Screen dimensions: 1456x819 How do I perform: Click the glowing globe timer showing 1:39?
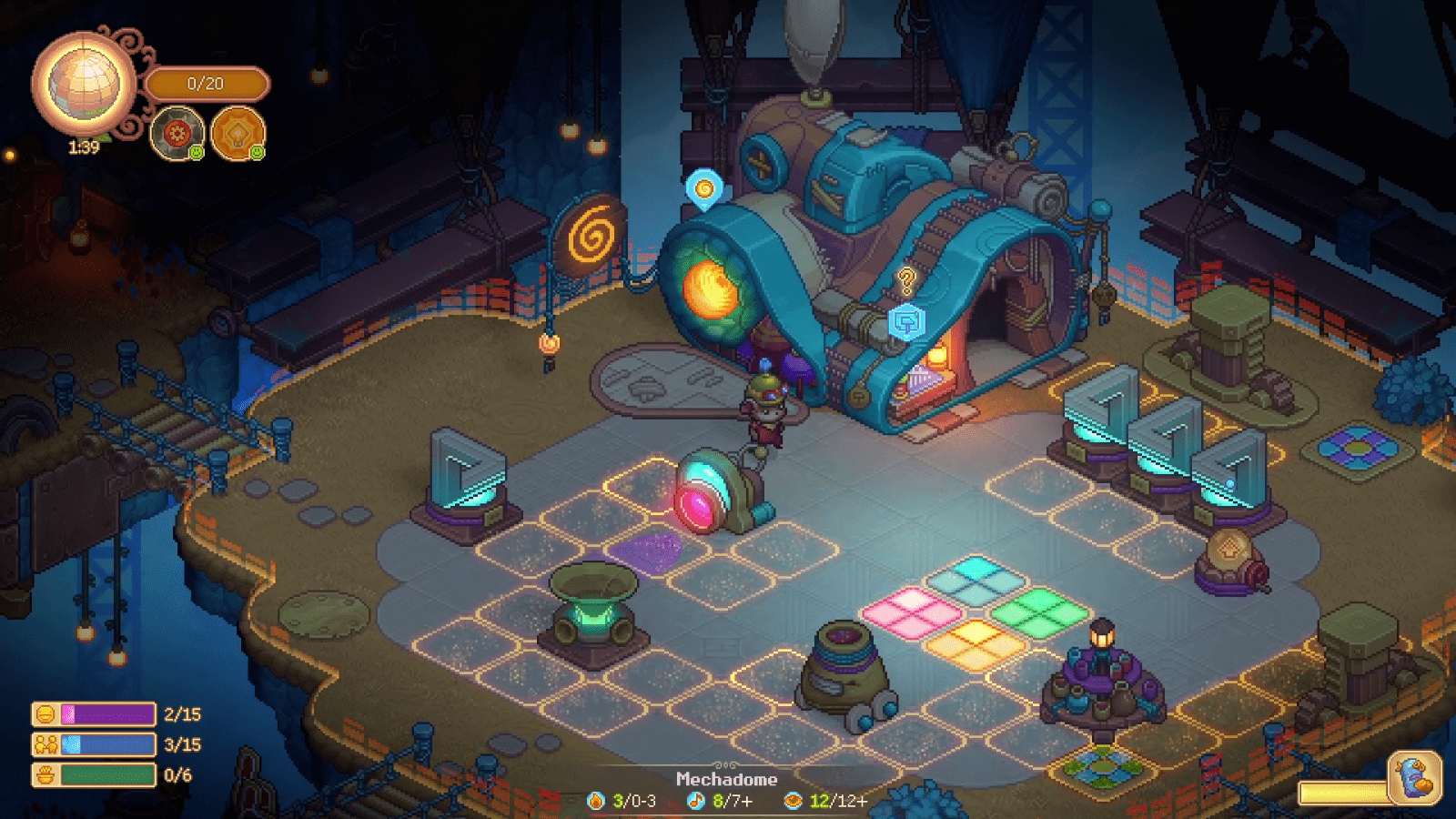pos(85,85)
